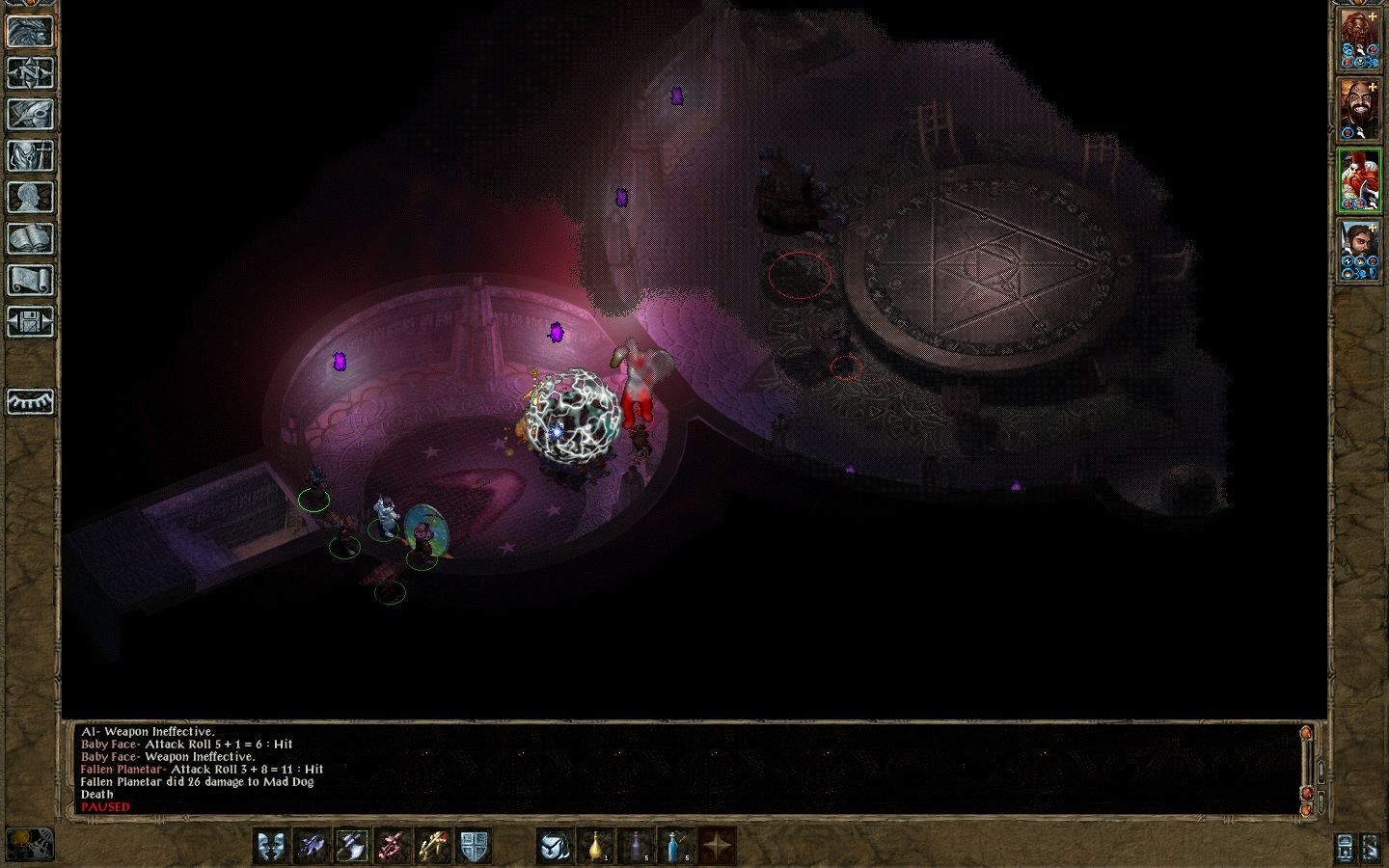Open the priest scroll screen
The width and height of the screenshot is (1389, 868).
coord(30,281)
